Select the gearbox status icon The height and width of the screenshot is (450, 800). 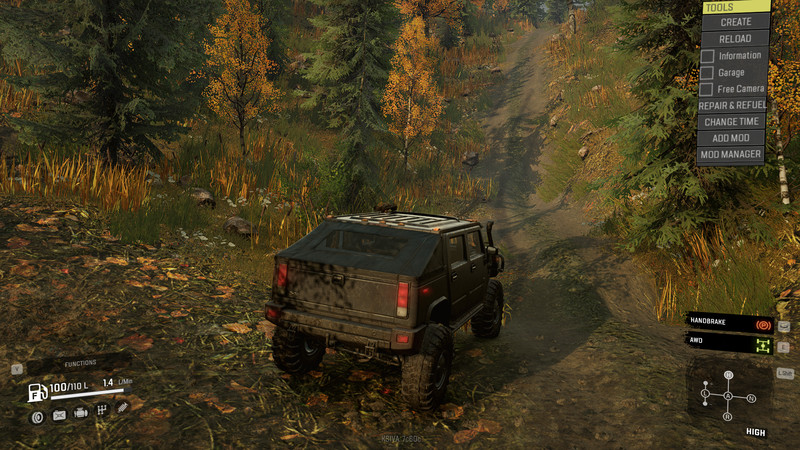(102, 410)
